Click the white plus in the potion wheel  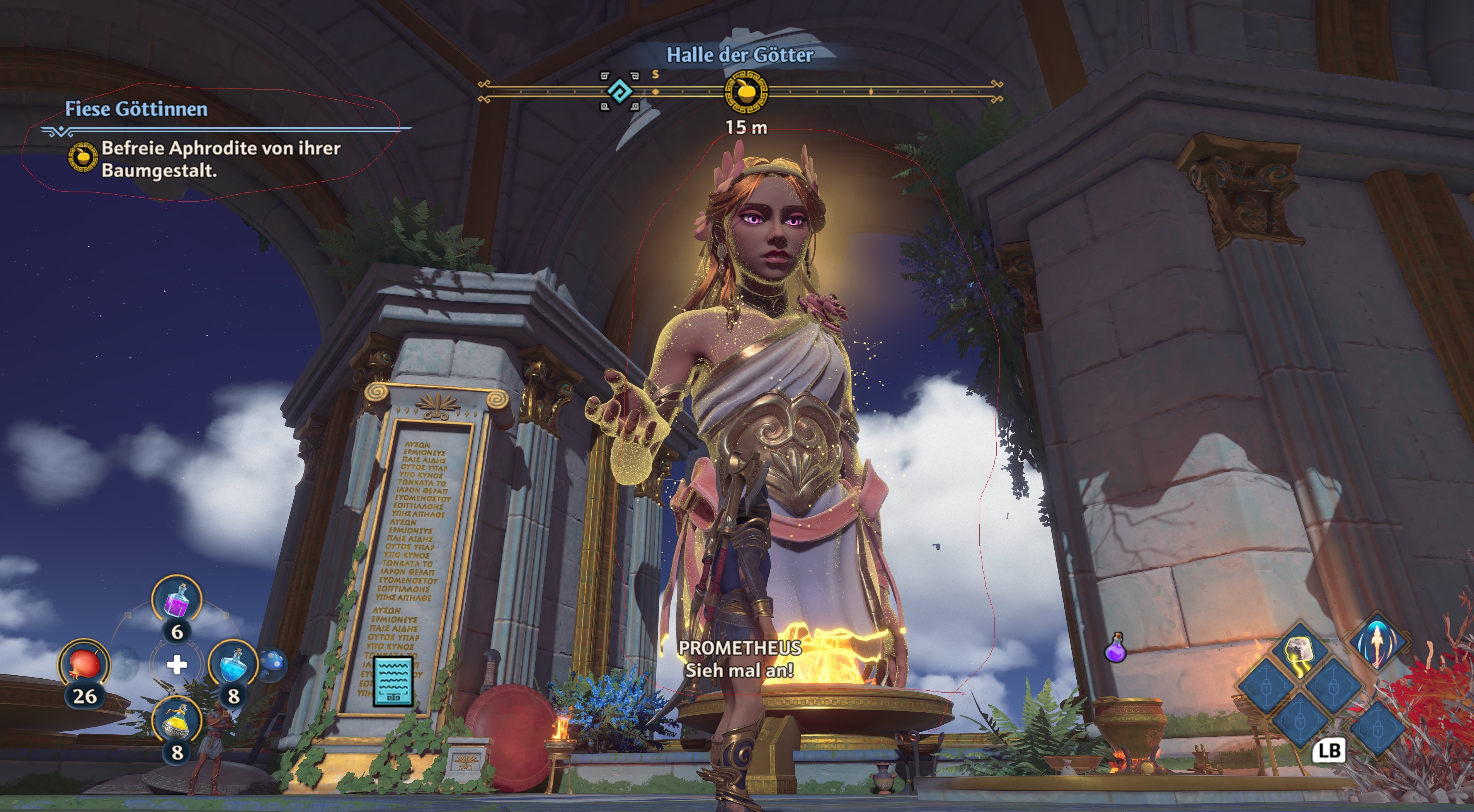[x=177, y=664]
